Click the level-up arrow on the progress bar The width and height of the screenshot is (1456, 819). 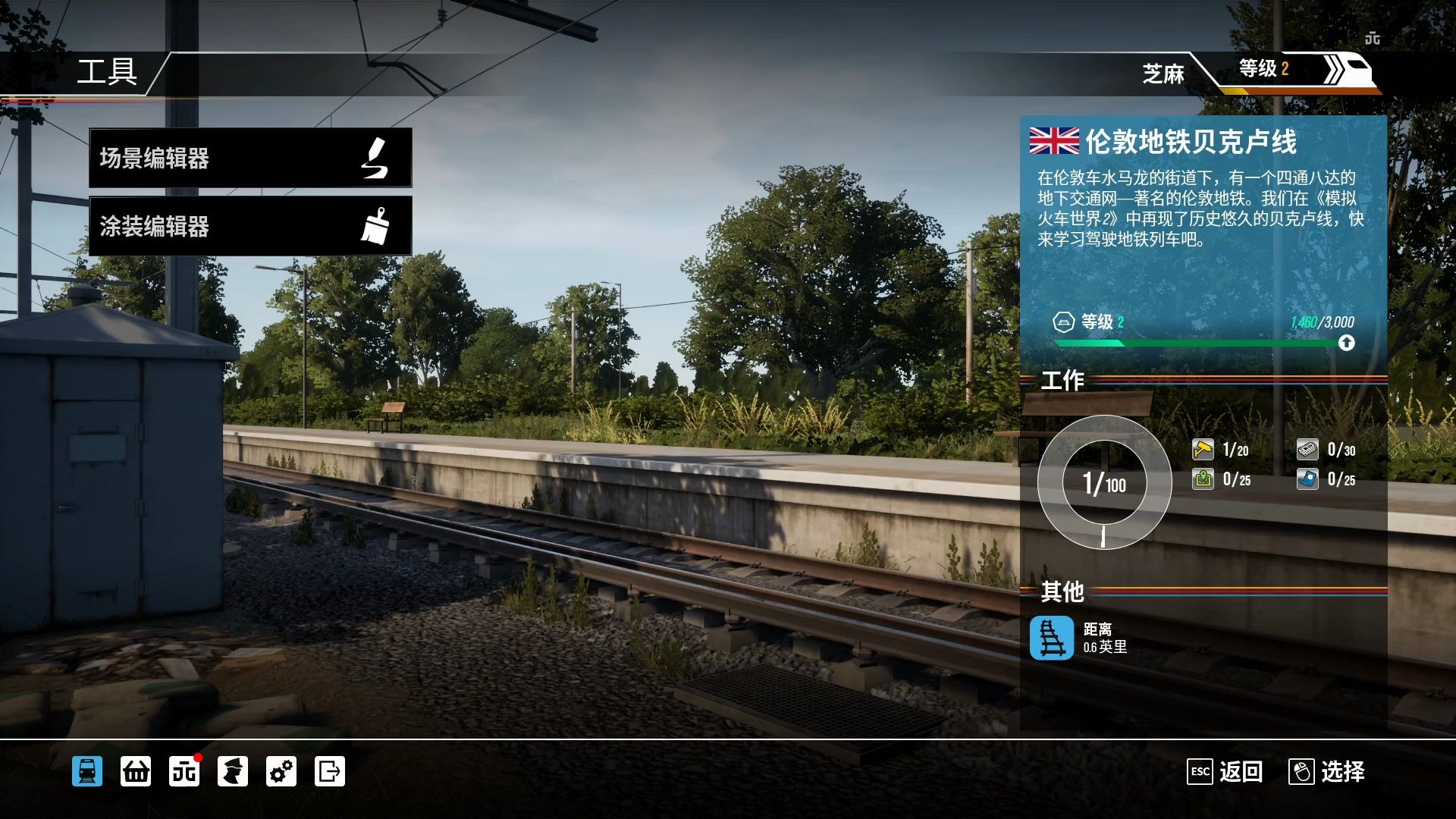(x=1346, y=343)
